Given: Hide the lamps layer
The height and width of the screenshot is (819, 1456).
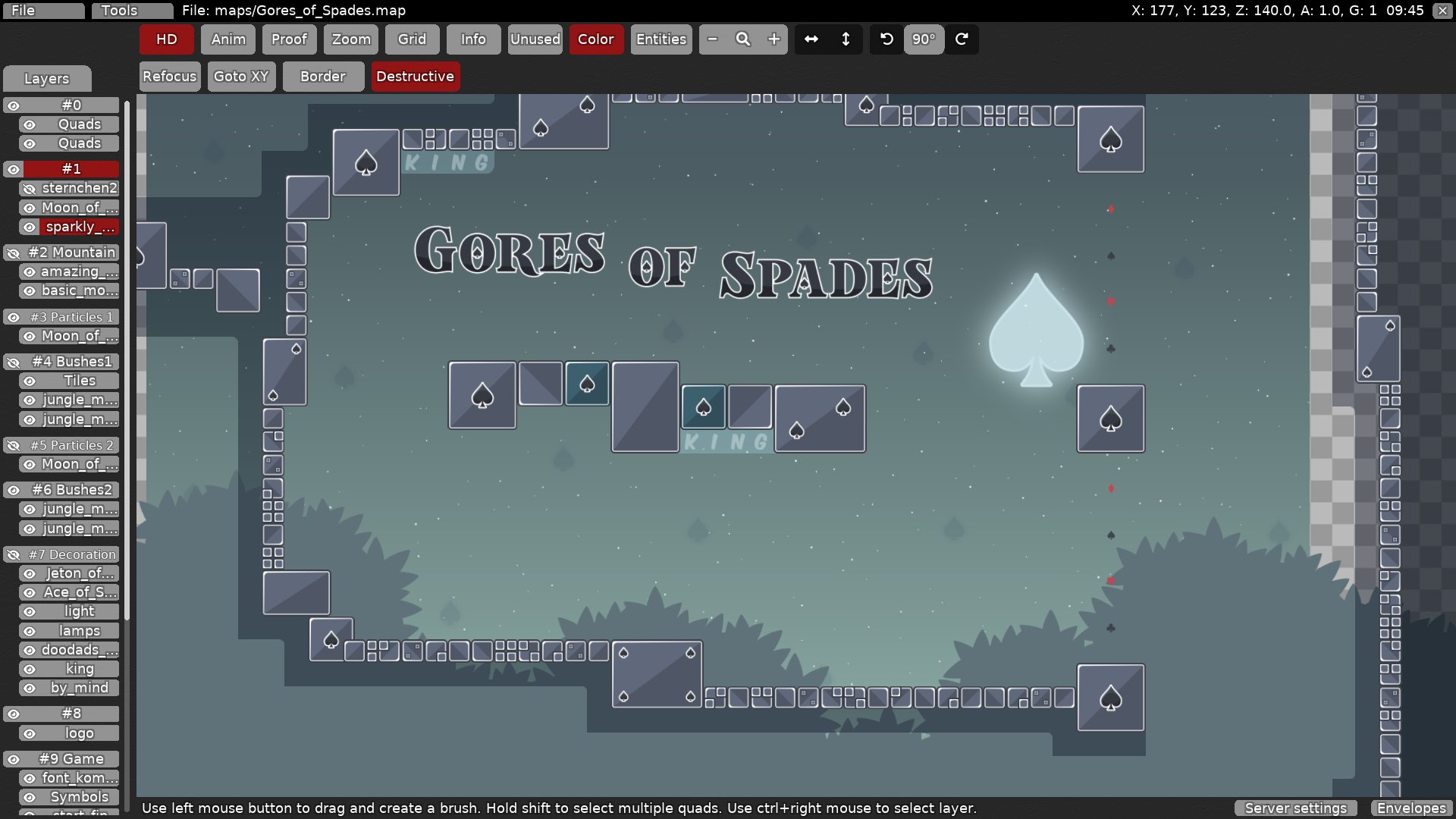Looking at the screenshot, I should pos(29,630).
